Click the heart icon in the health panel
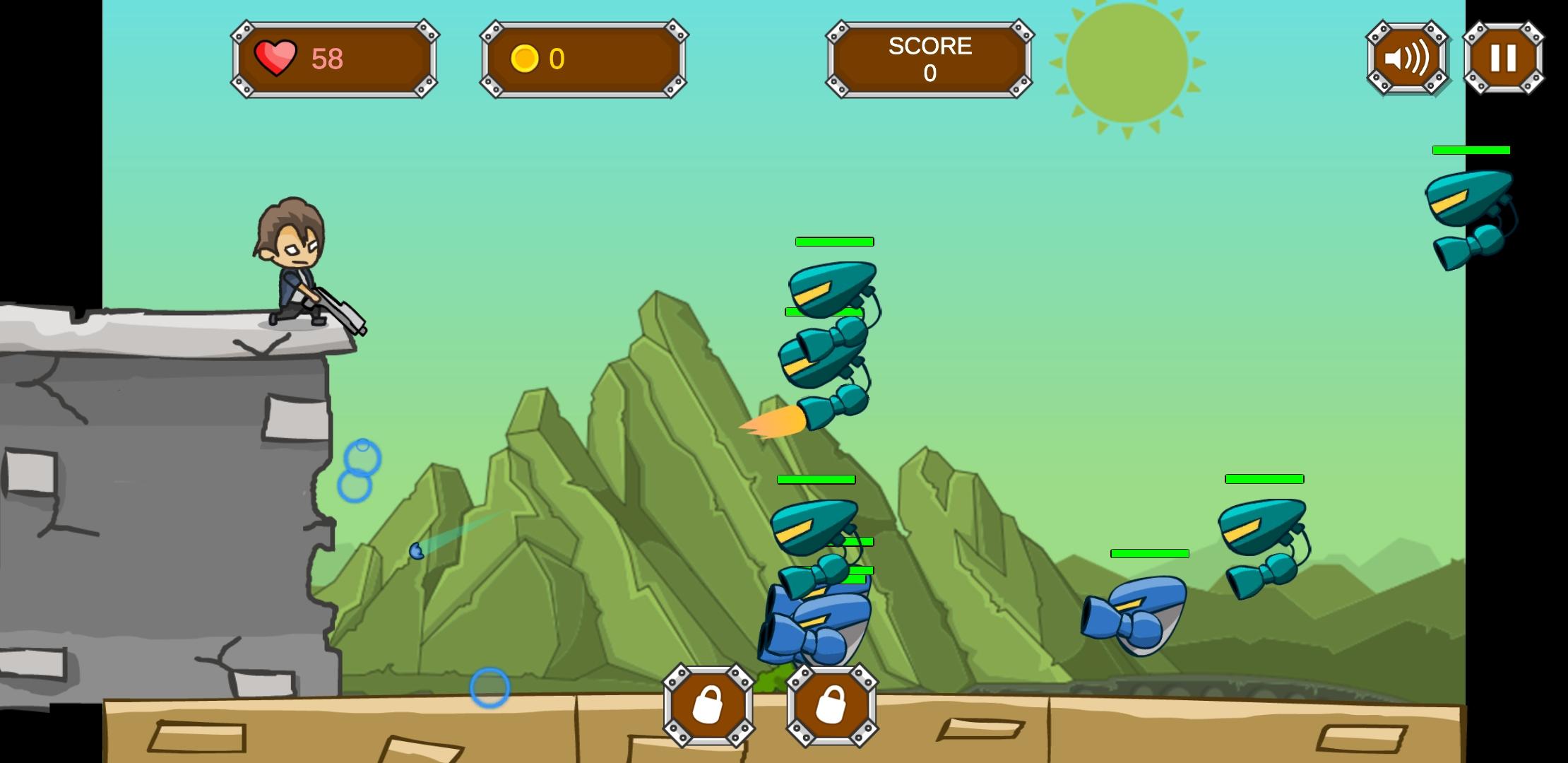This screenshot has height=763, width=1568. pyautogui.click(x=277, y=59)
